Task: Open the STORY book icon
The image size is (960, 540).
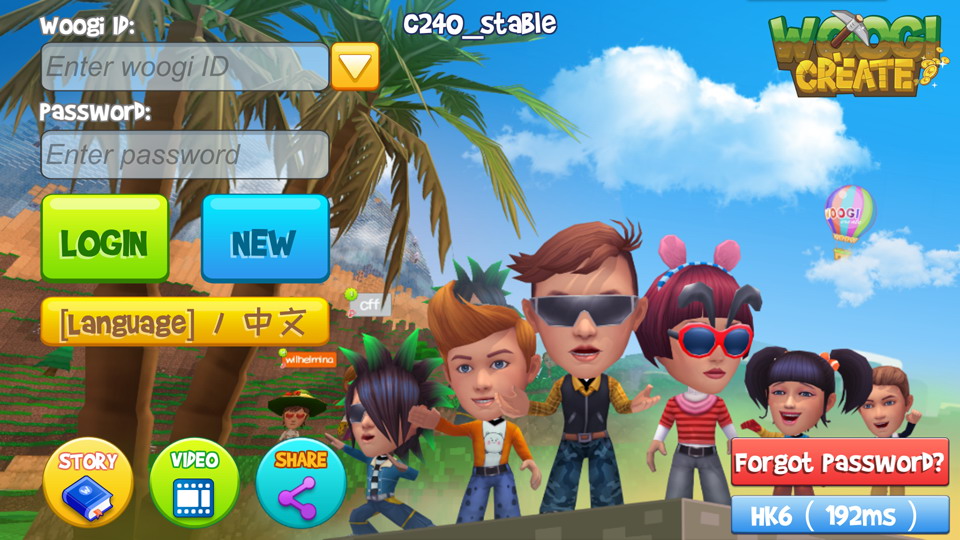Action: click(88, 482)
